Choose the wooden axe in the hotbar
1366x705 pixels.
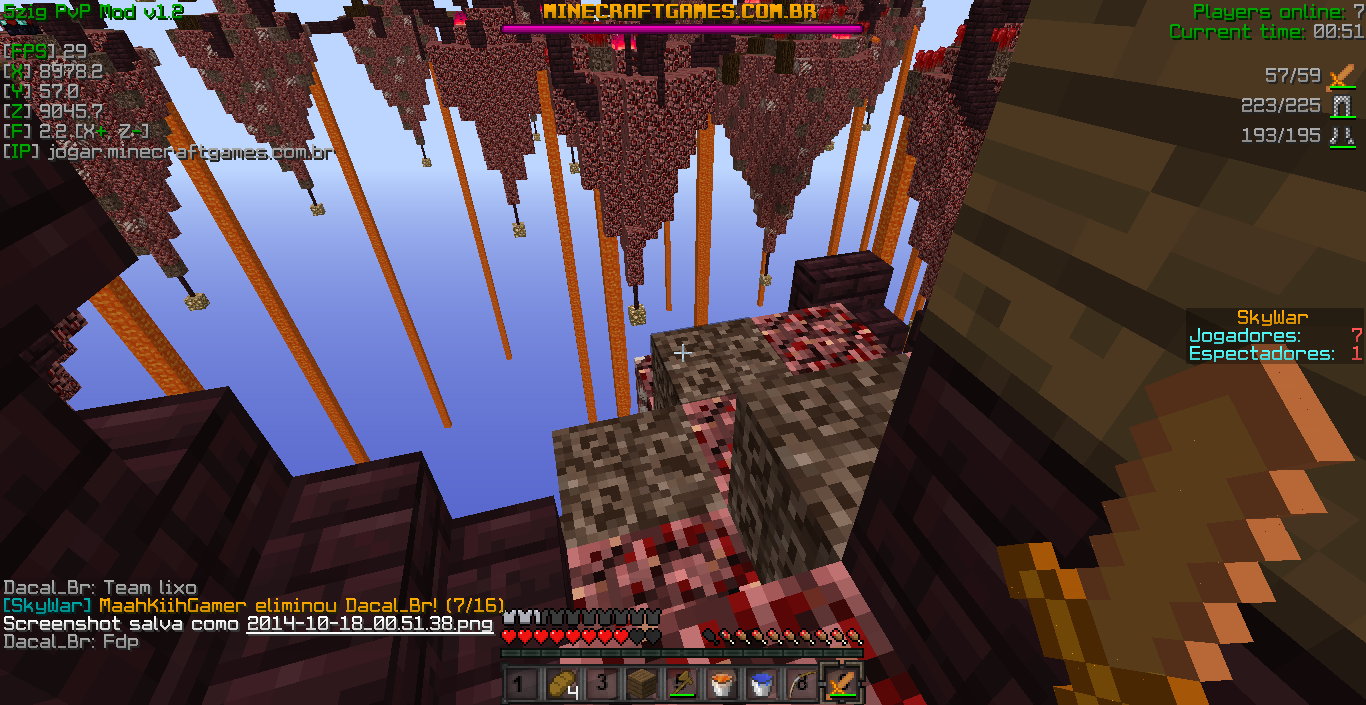coord(682,685)
